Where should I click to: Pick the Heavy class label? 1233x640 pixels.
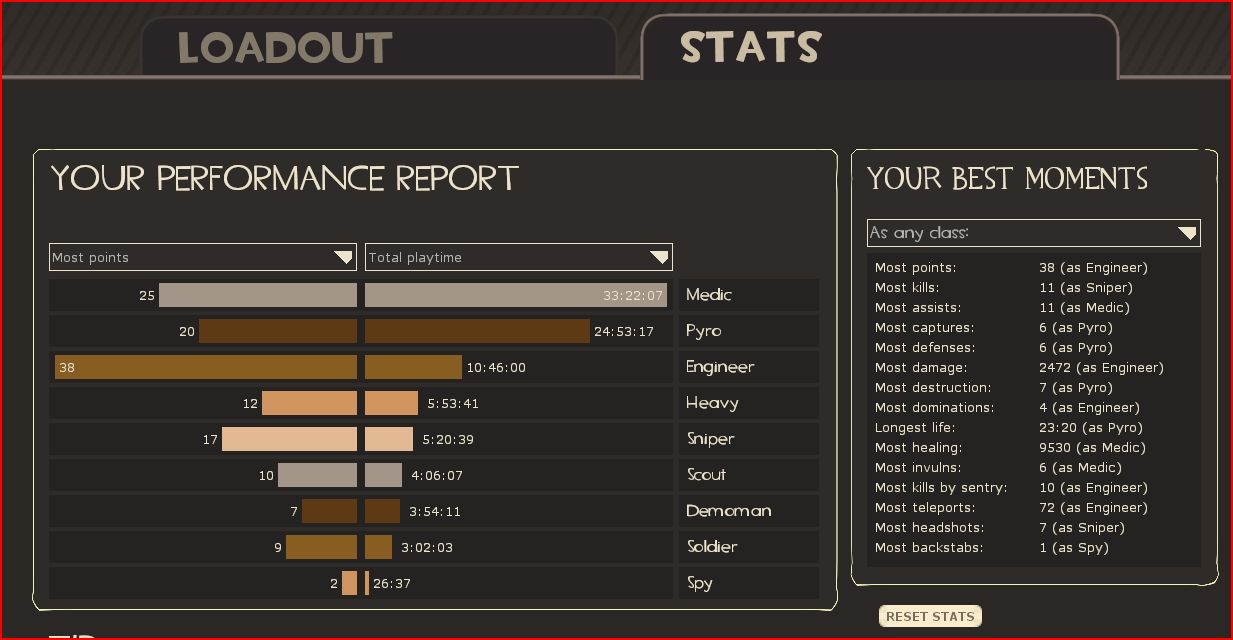click(x=712, y=403)
